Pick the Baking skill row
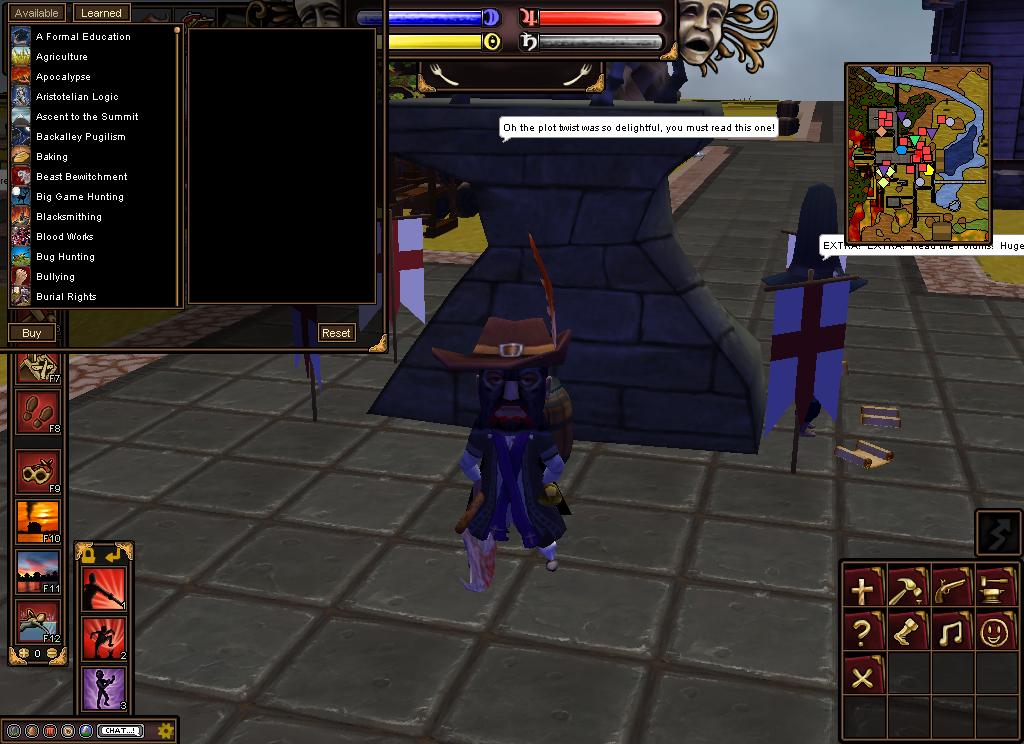1024x744 pixels. [x=52, y=157]
